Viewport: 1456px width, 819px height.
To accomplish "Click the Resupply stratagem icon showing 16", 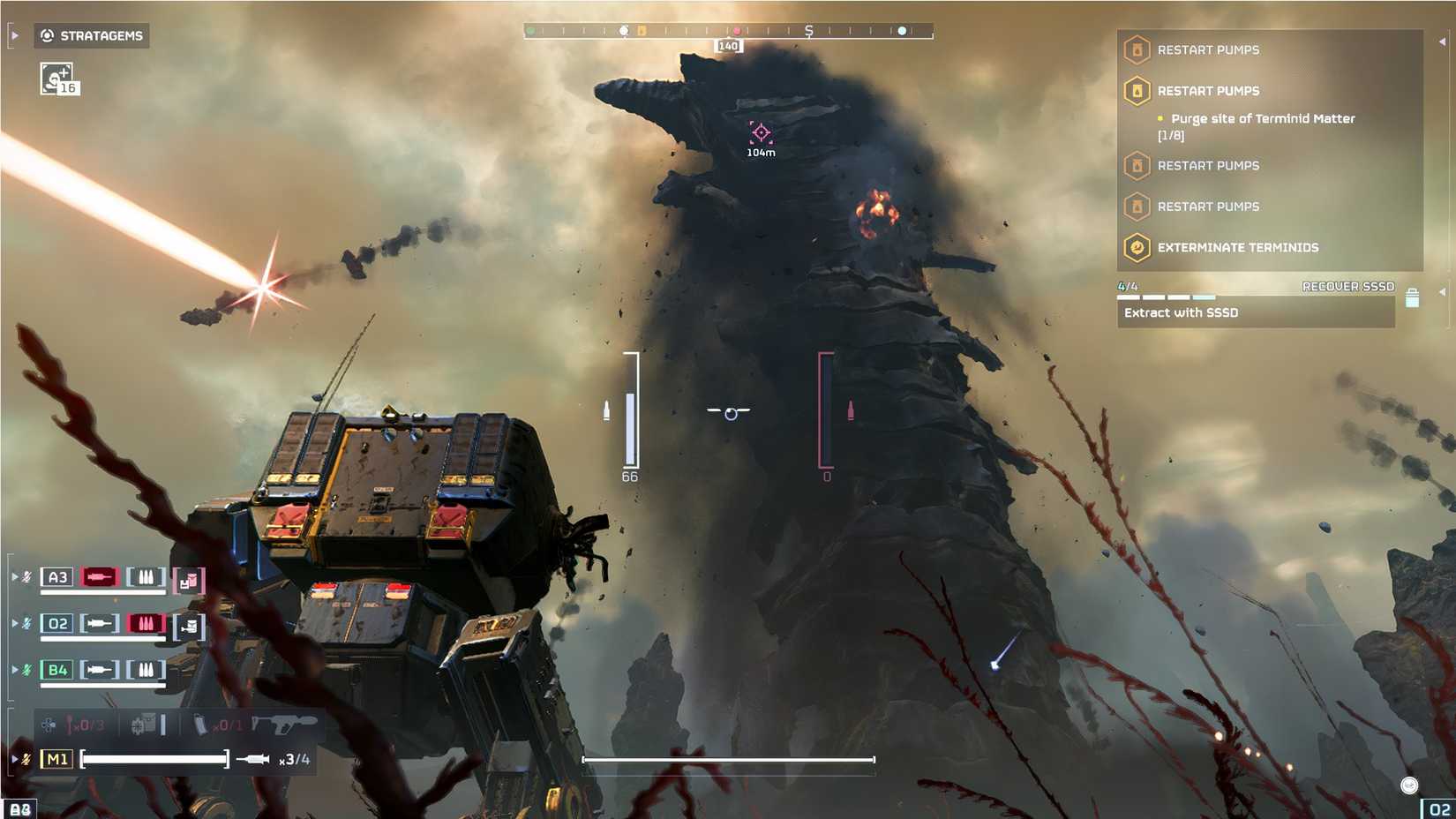I will [x=56, y=79].
